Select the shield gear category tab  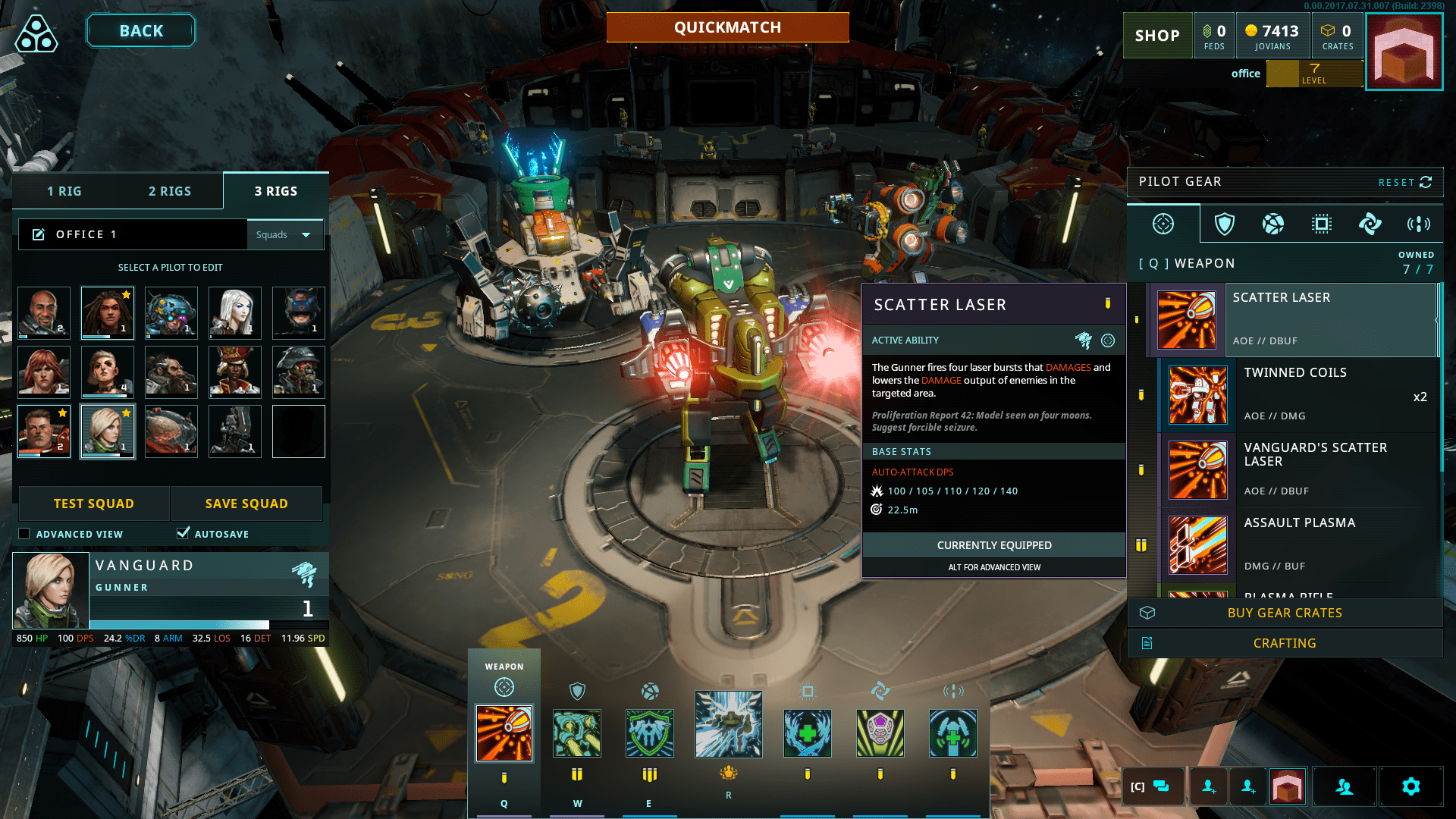(1225, 224)
